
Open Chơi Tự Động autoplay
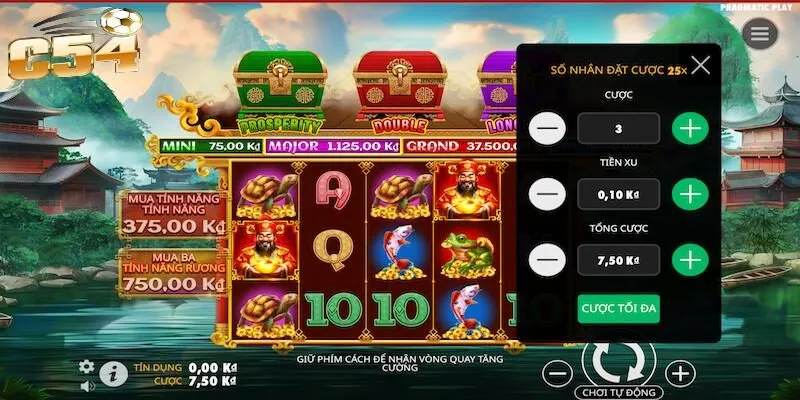pos(617,390)
